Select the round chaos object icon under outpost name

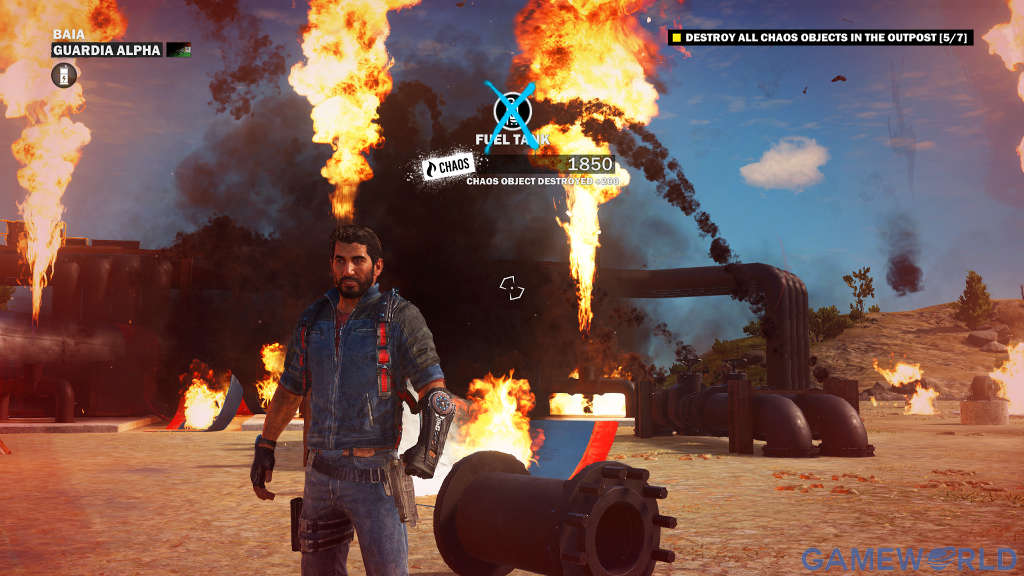[x=65, y=74]
